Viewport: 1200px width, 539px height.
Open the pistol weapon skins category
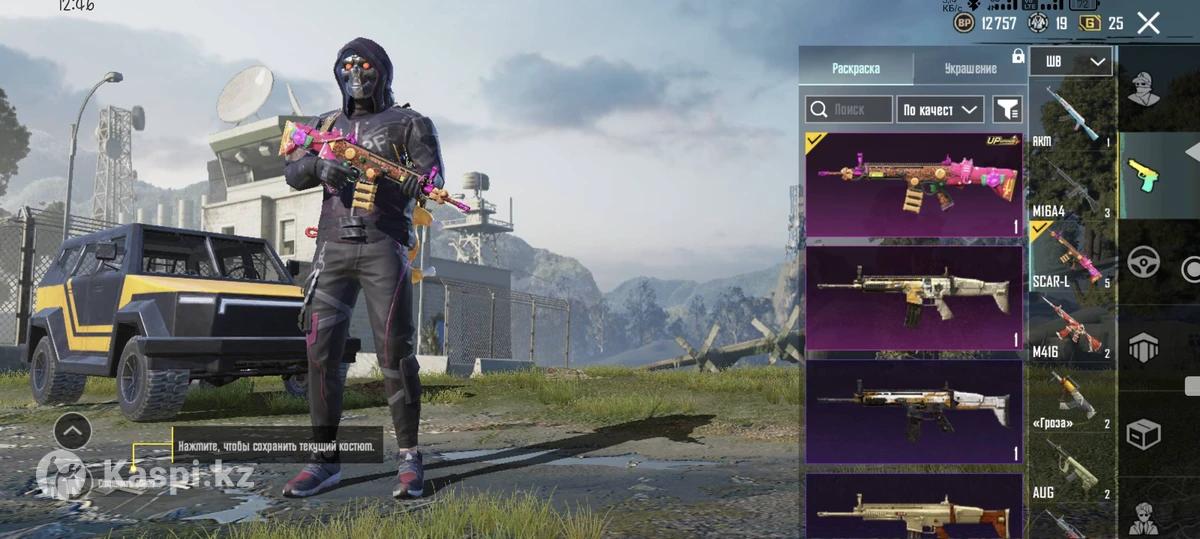click(x=1143, y=177)
